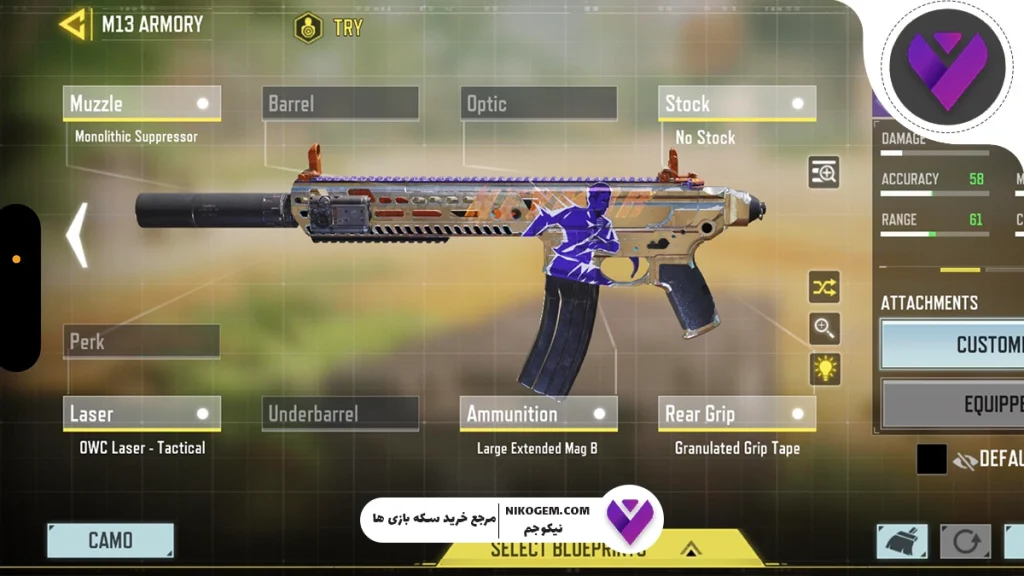The height and width of the screenshot is (576, 1024).
Task: Expand the Select Blueprints panel
Action: tap(690, 549)
